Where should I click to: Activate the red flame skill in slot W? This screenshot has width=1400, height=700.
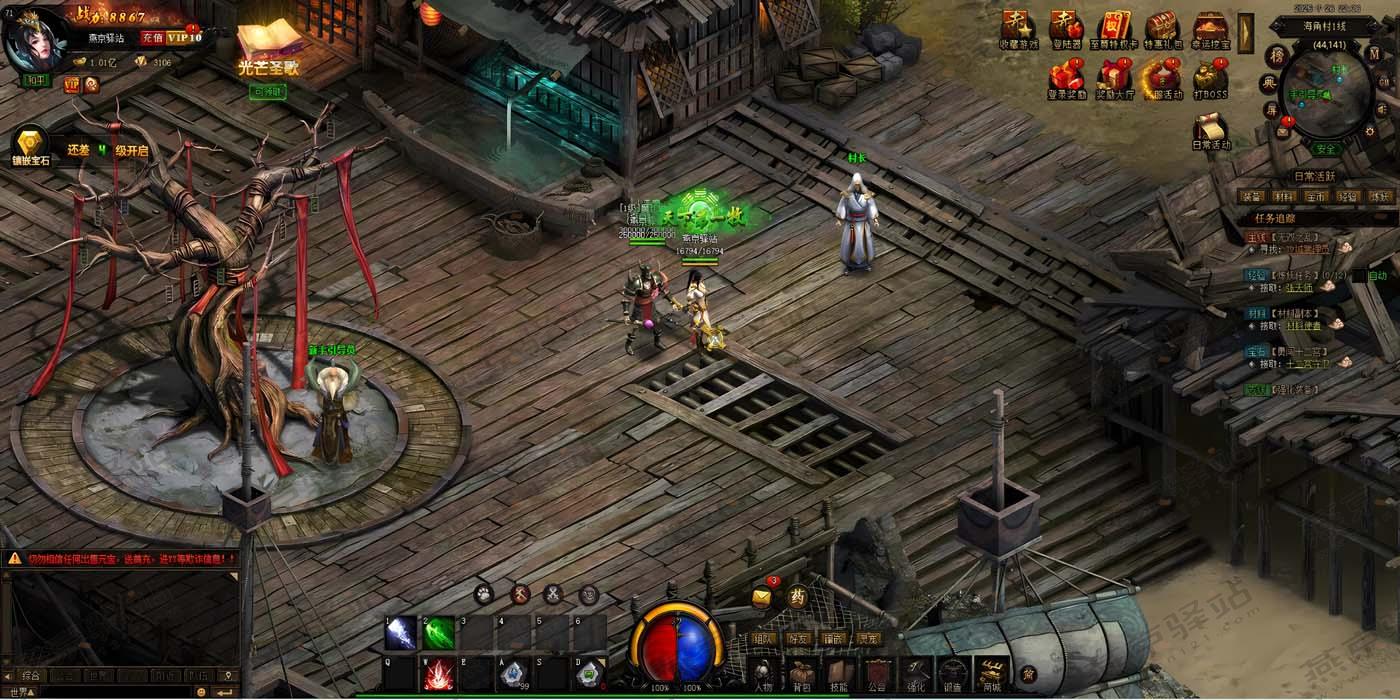tap(437, 675)
